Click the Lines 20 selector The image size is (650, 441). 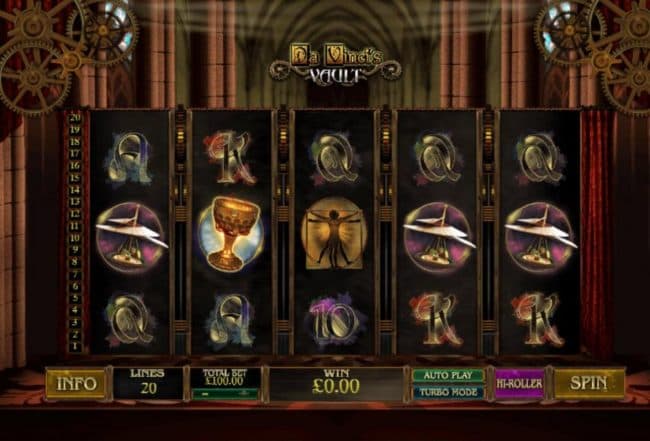147,383
